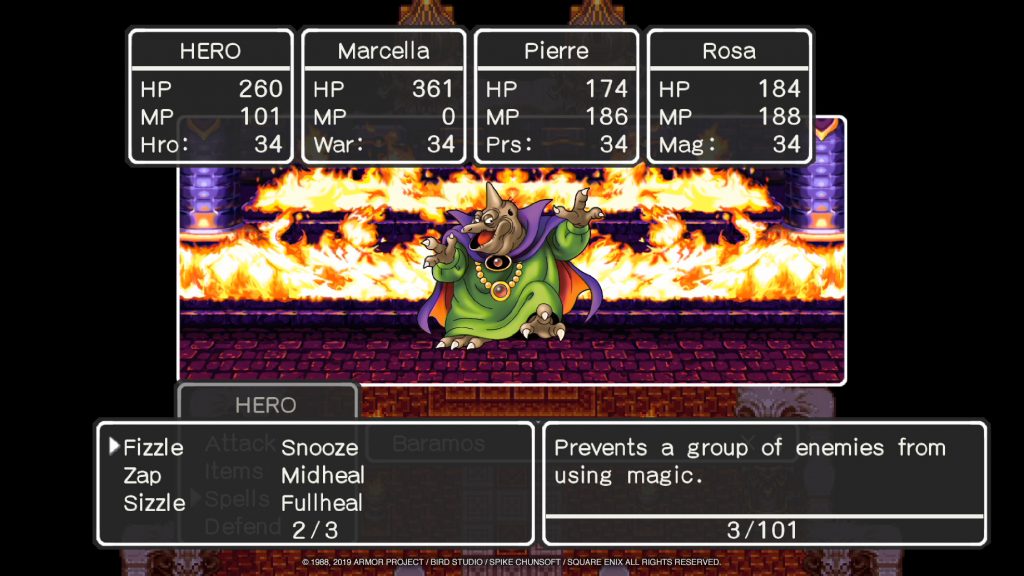Pick the Snooze spell
The image size is (1024, 576).
pos(319,448)
